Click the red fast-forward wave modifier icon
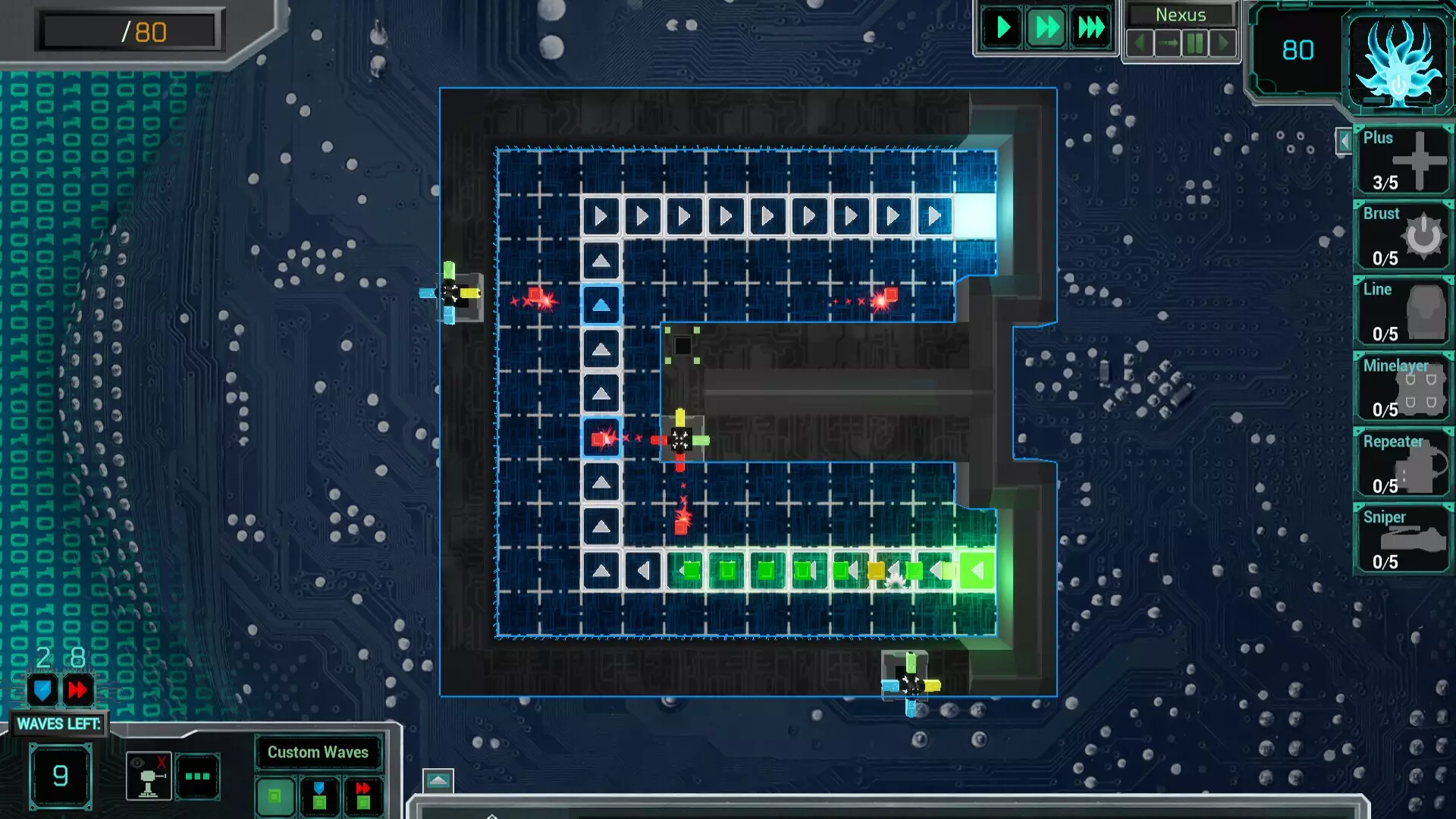Screen dimensions: 1456x819 [x=78, y=690]
